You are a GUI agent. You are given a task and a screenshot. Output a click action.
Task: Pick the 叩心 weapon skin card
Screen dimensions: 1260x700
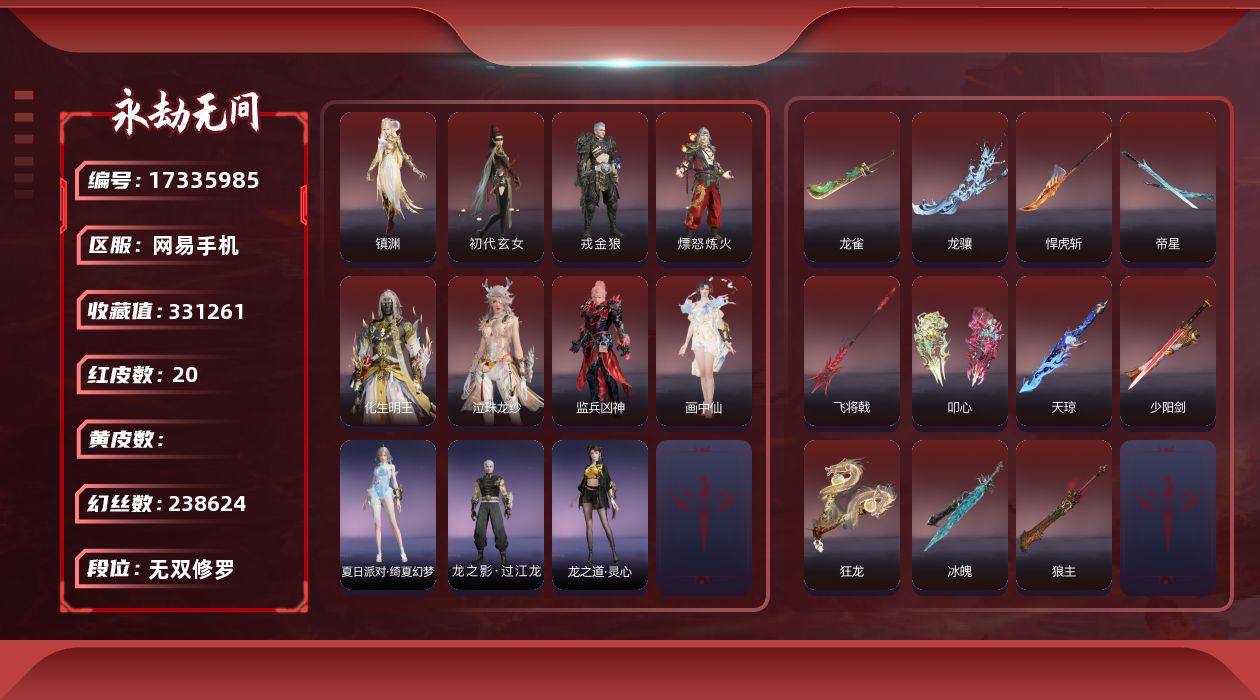960,350
